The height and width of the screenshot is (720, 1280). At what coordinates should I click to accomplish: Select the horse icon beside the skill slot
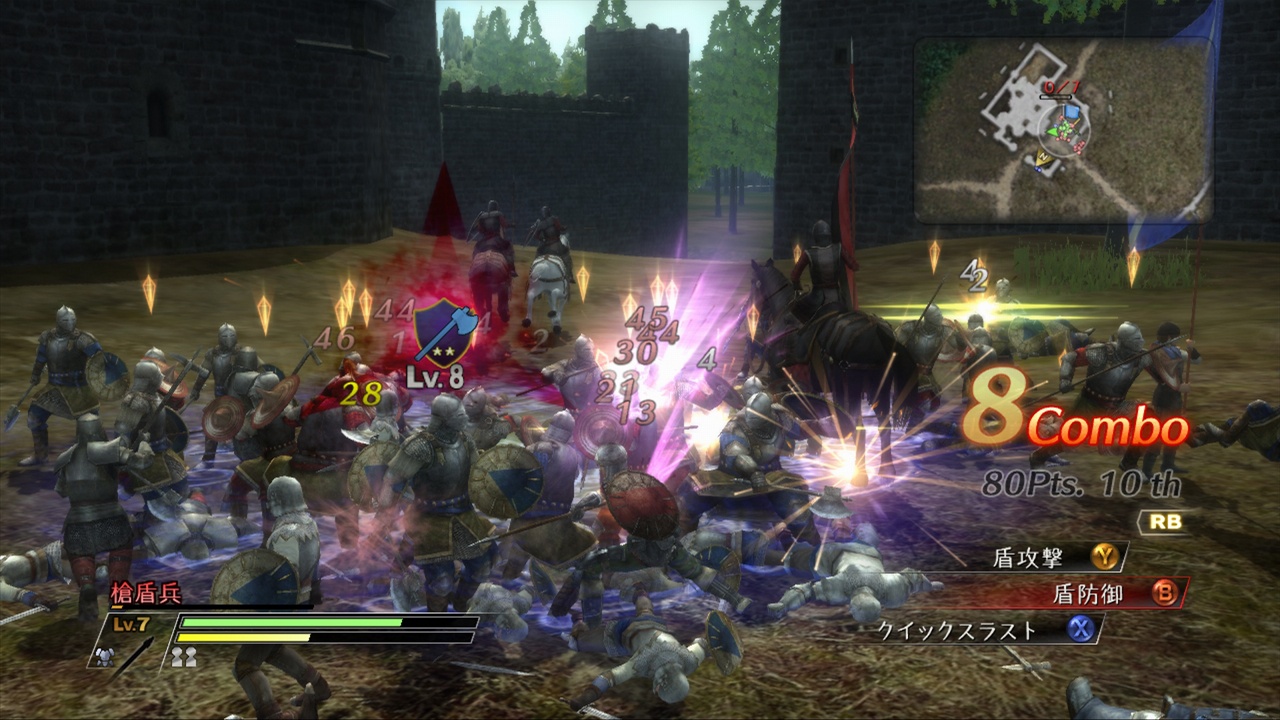pos(104,657)
